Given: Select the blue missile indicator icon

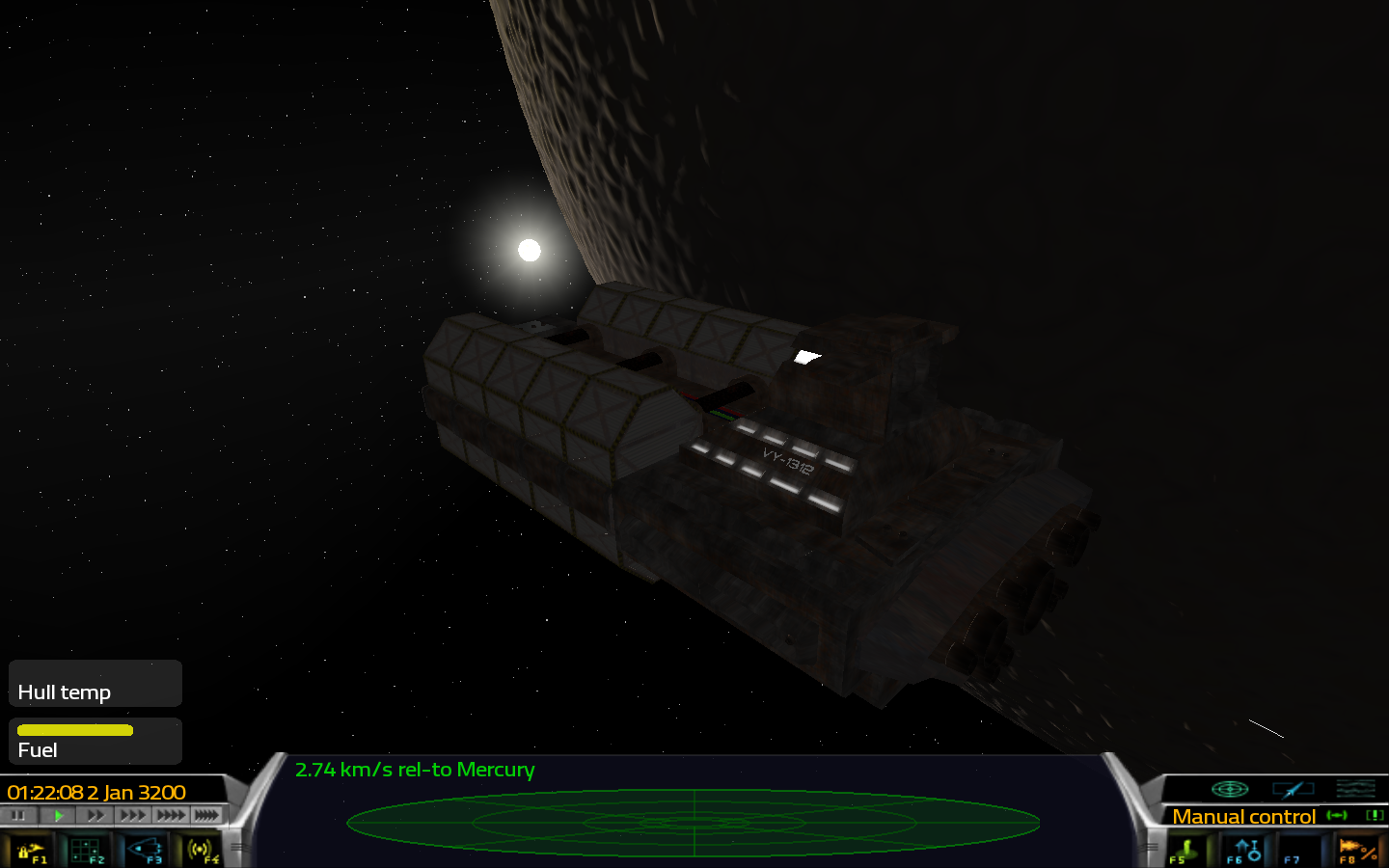Looking at the screenshot, I should pyautogui.click(x=1294, y=789).
